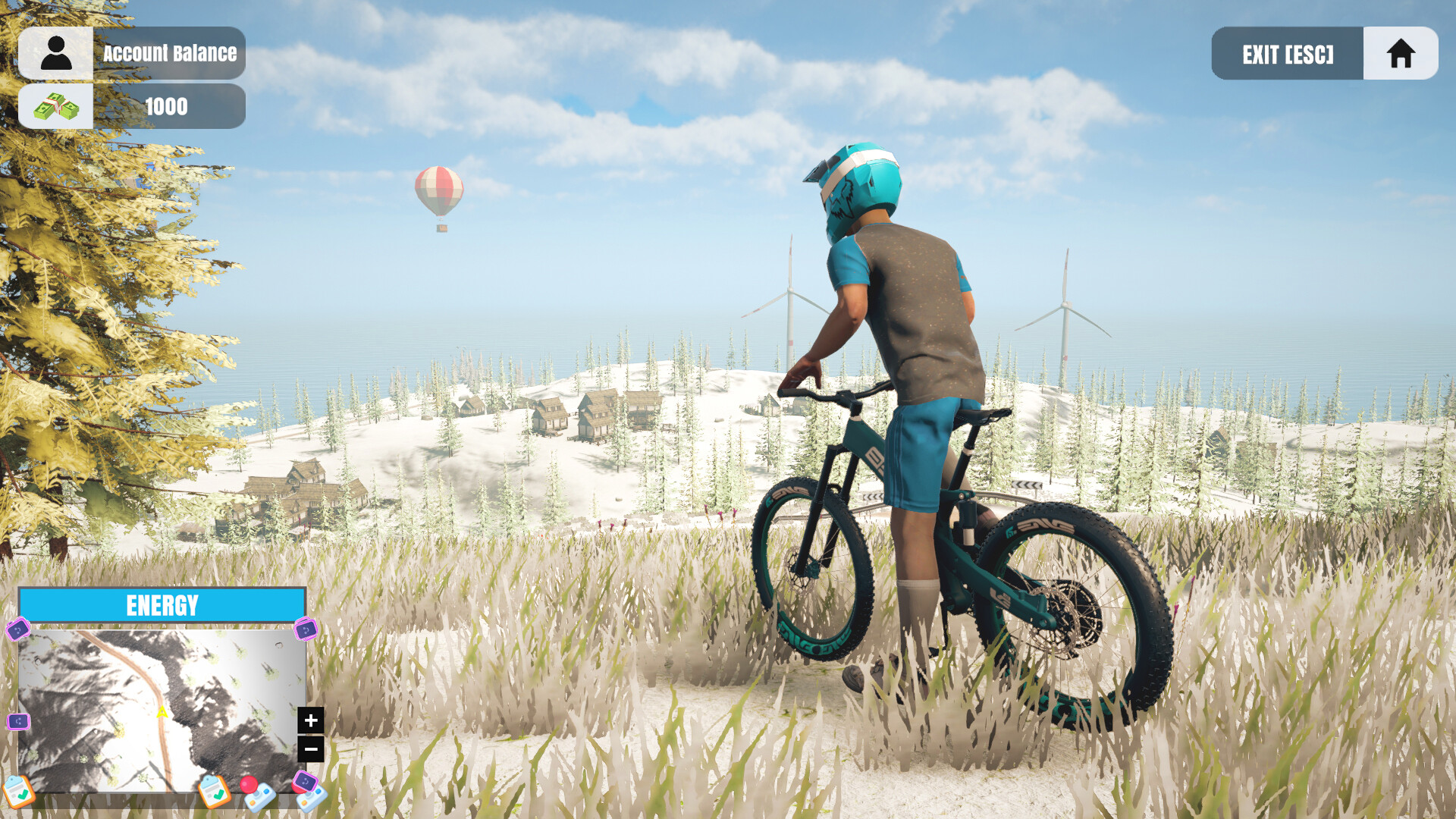
Task: Click the bottom-right purple console icon
Action: click(x=304, y=781)
